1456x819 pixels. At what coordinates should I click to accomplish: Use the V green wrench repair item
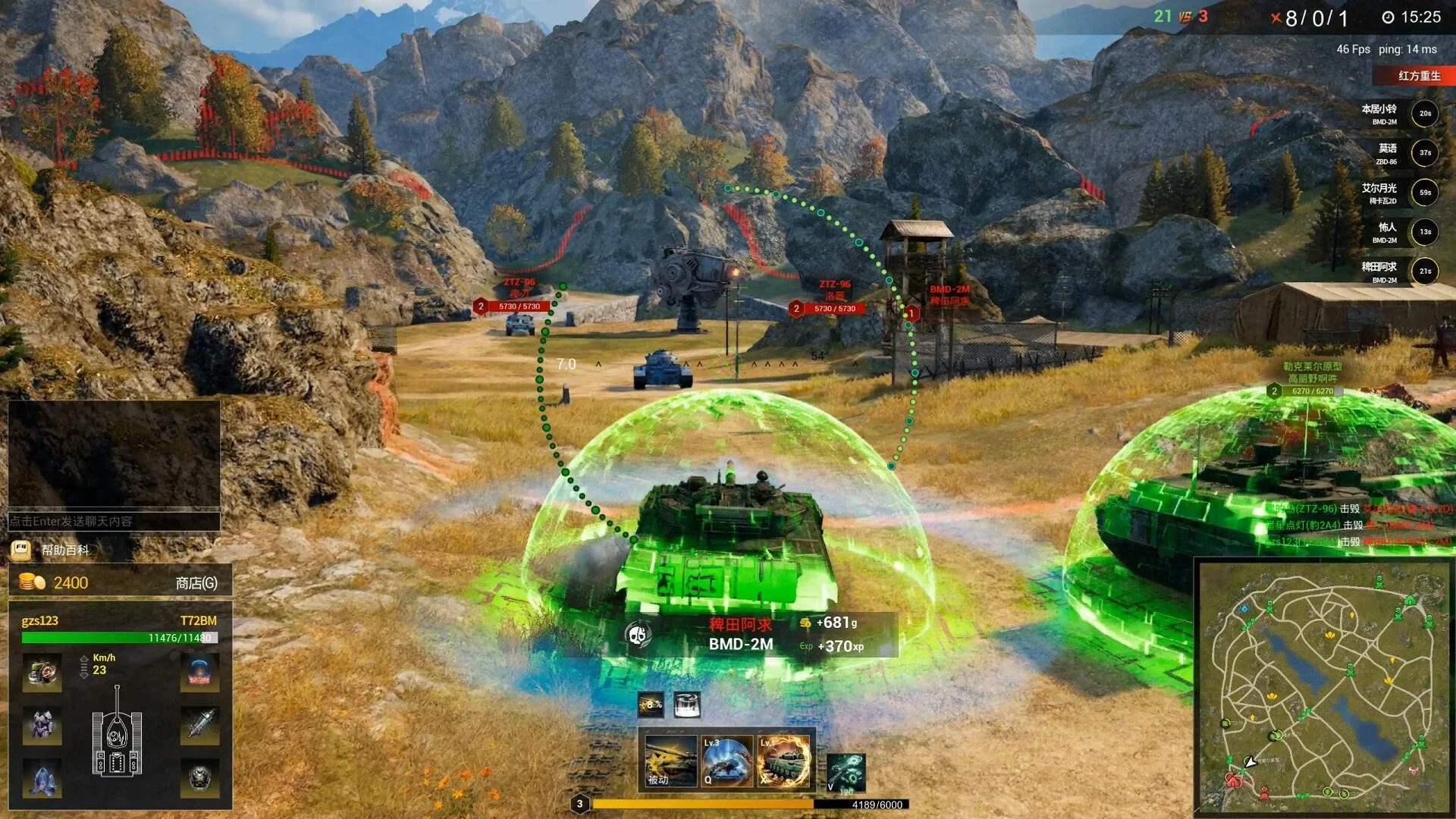(x=846, y=773)
